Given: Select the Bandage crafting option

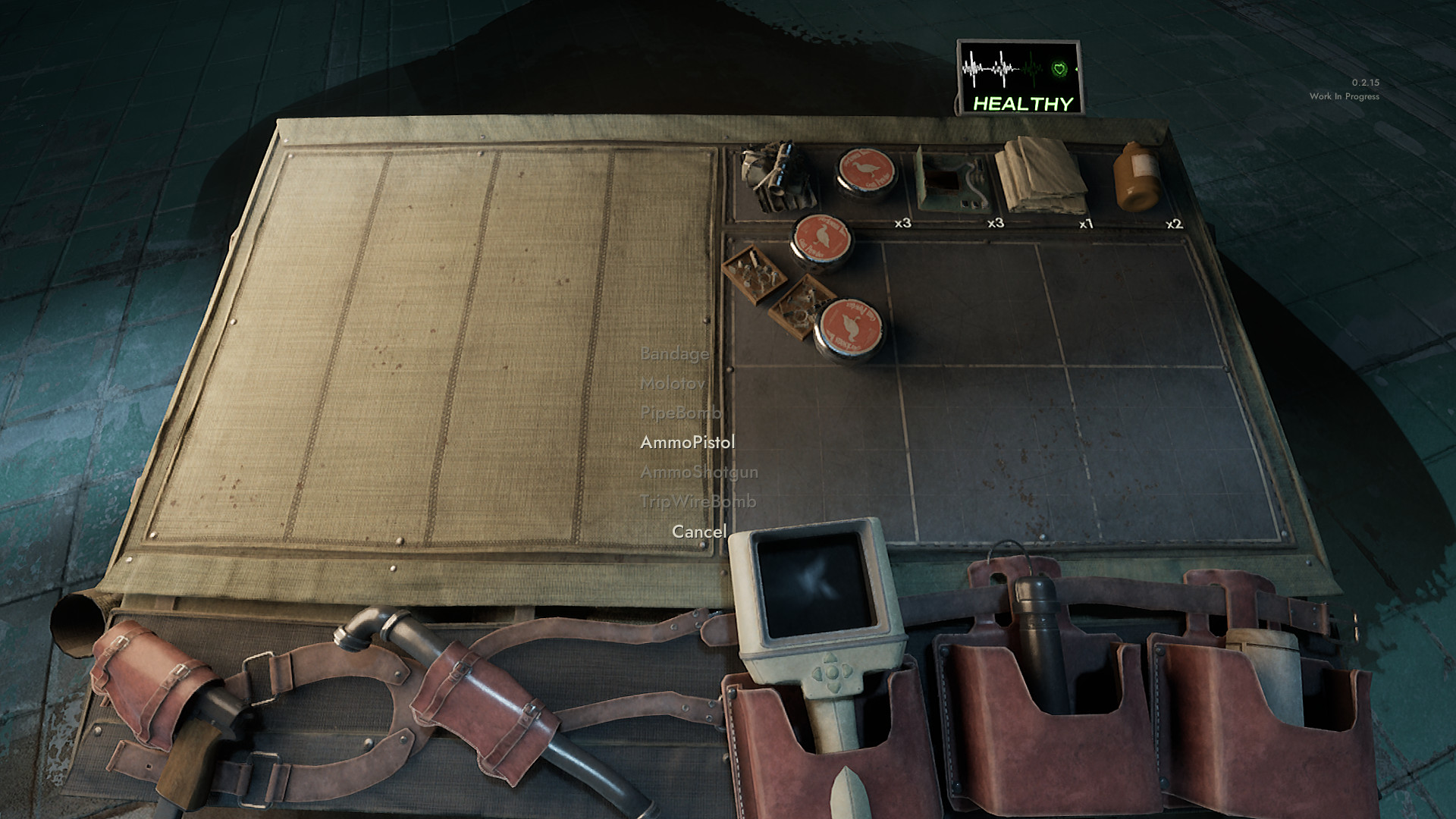Looking at the screenshot, I should [674, 353].
